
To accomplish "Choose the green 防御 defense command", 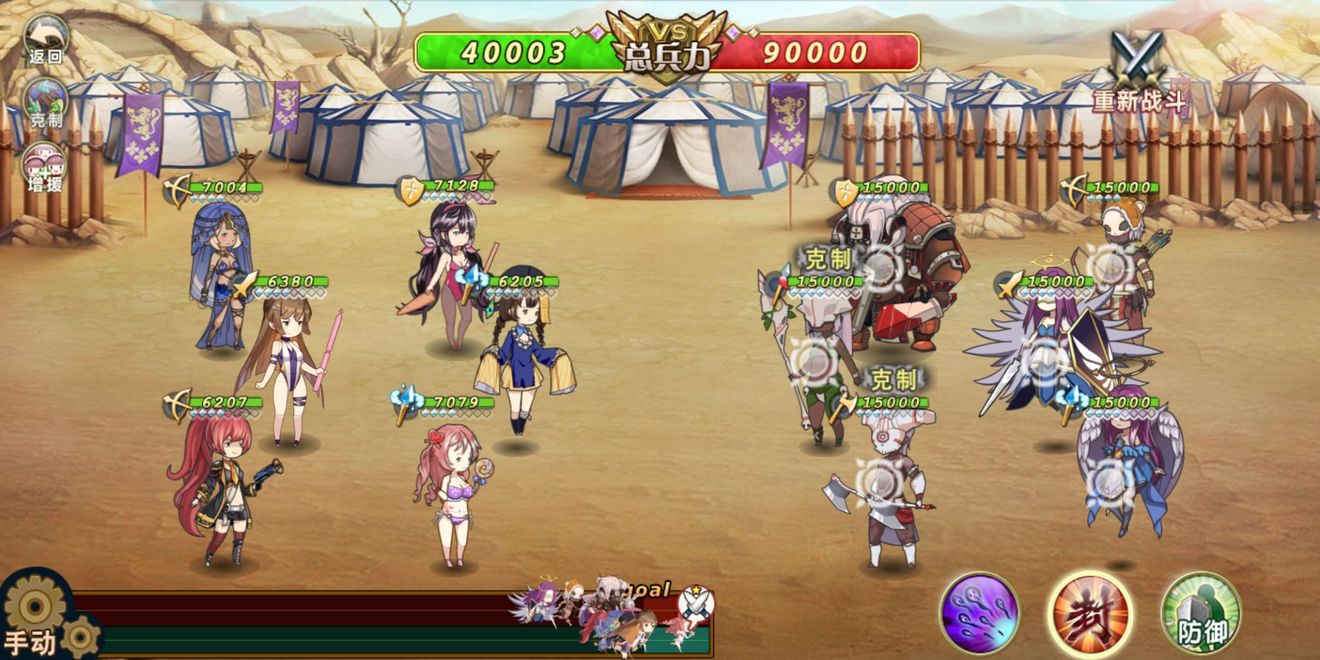I will click(1200, 612).
